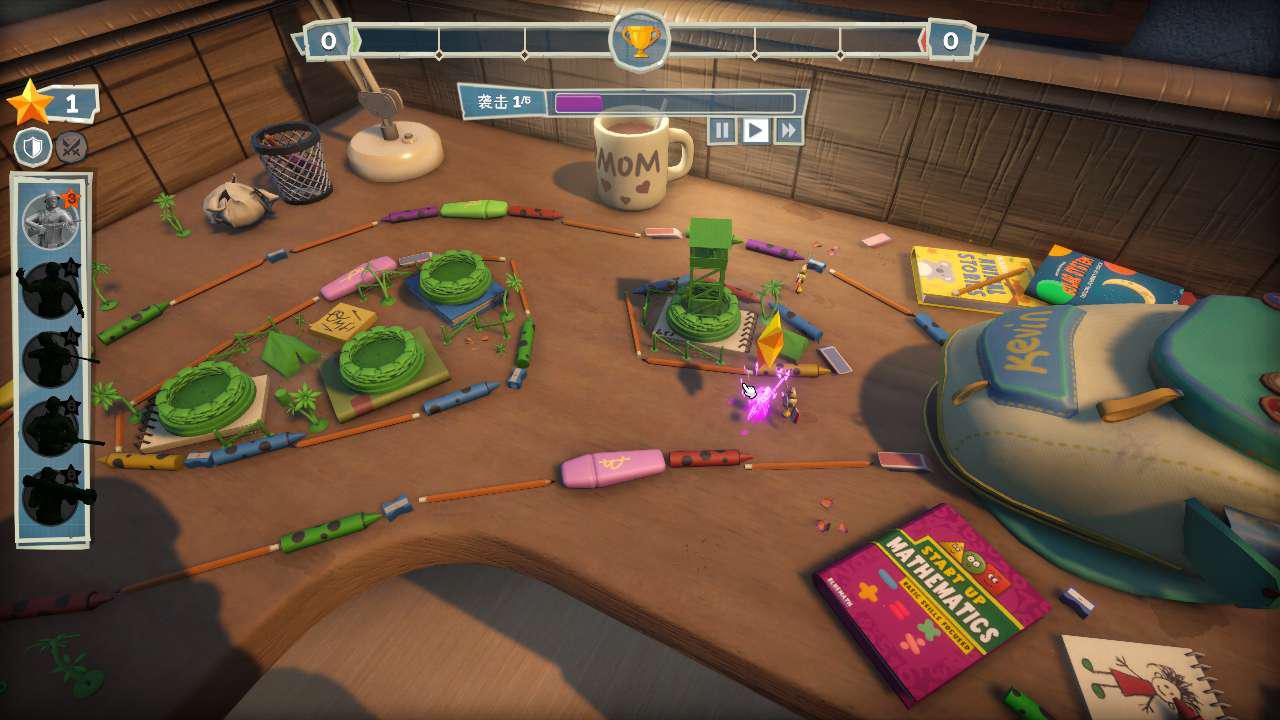Select the grey rifleman soldier unit

pos(50,219)
